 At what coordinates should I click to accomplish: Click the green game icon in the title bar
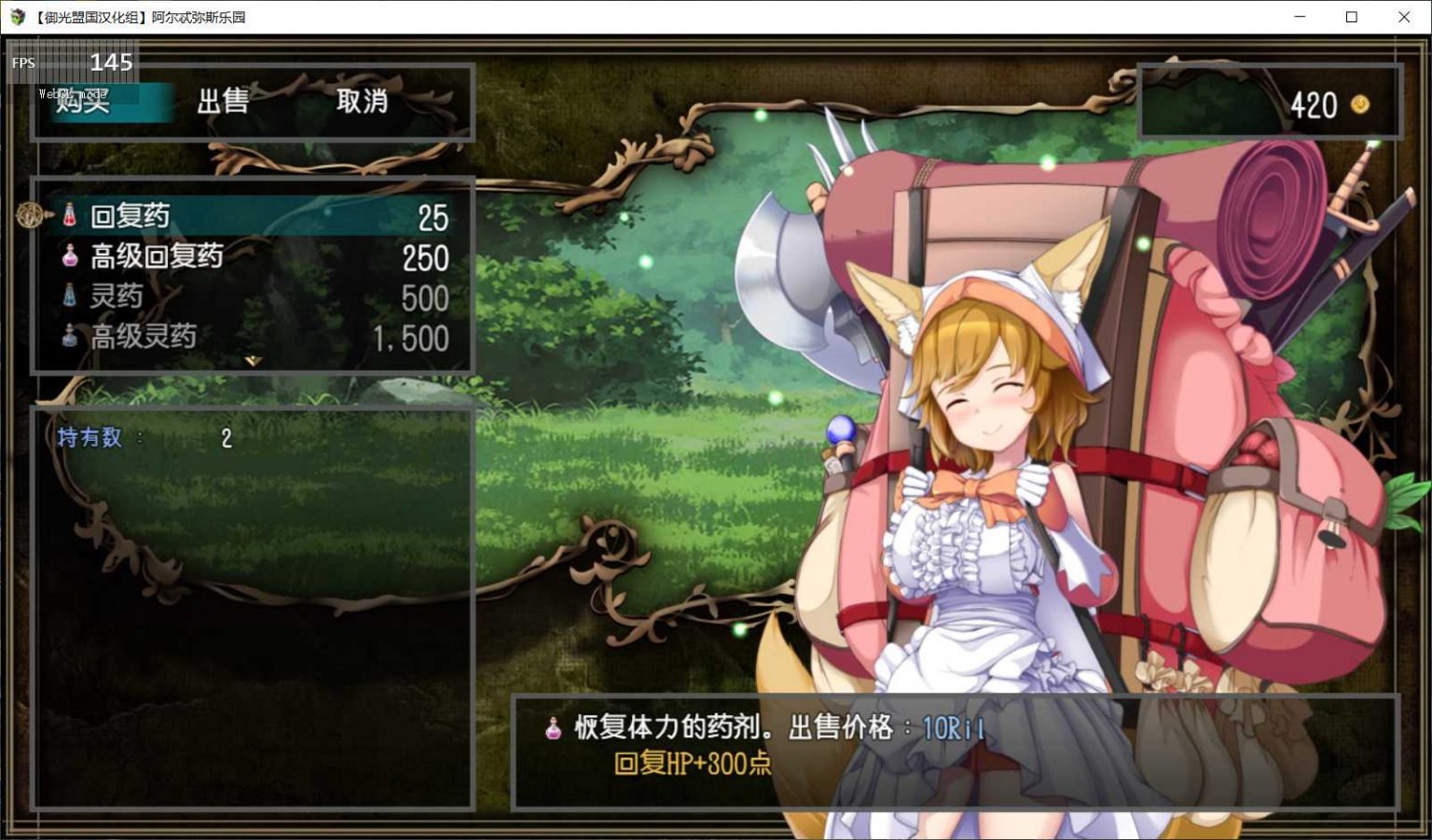(x=16, y=16)
